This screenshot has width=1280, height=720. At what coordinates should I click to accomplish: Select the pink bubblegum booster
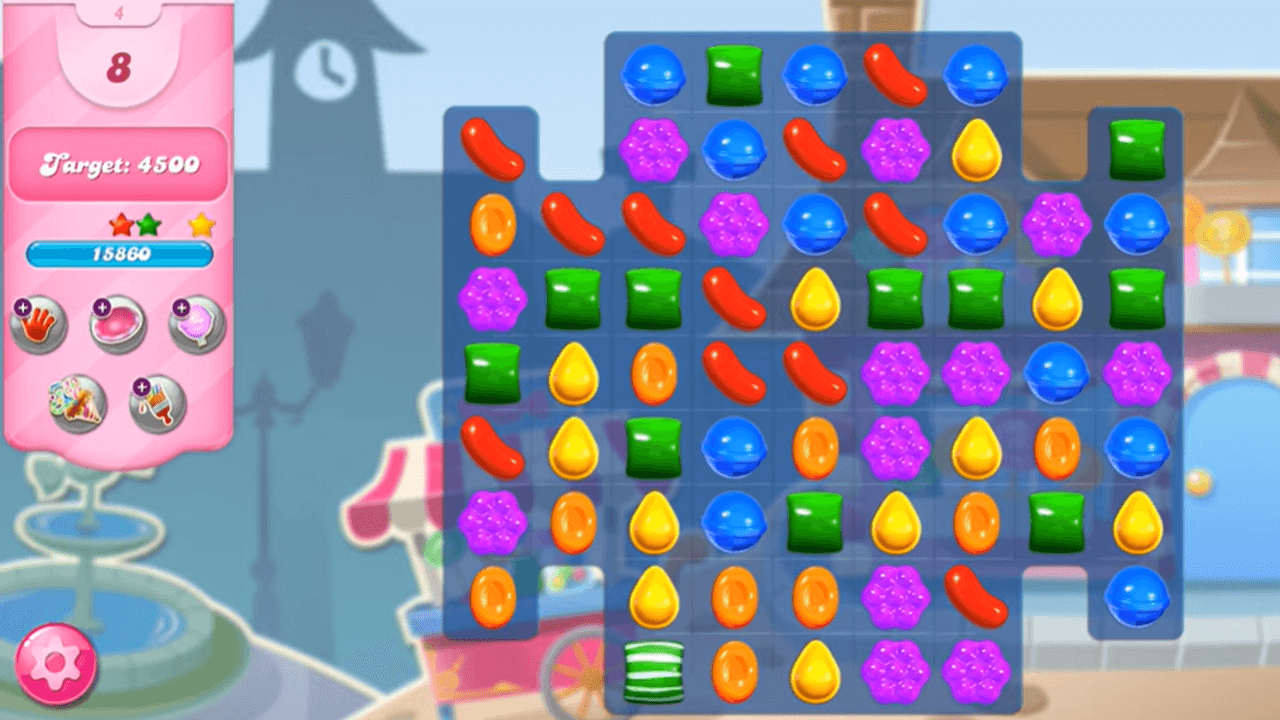point(118,324)
